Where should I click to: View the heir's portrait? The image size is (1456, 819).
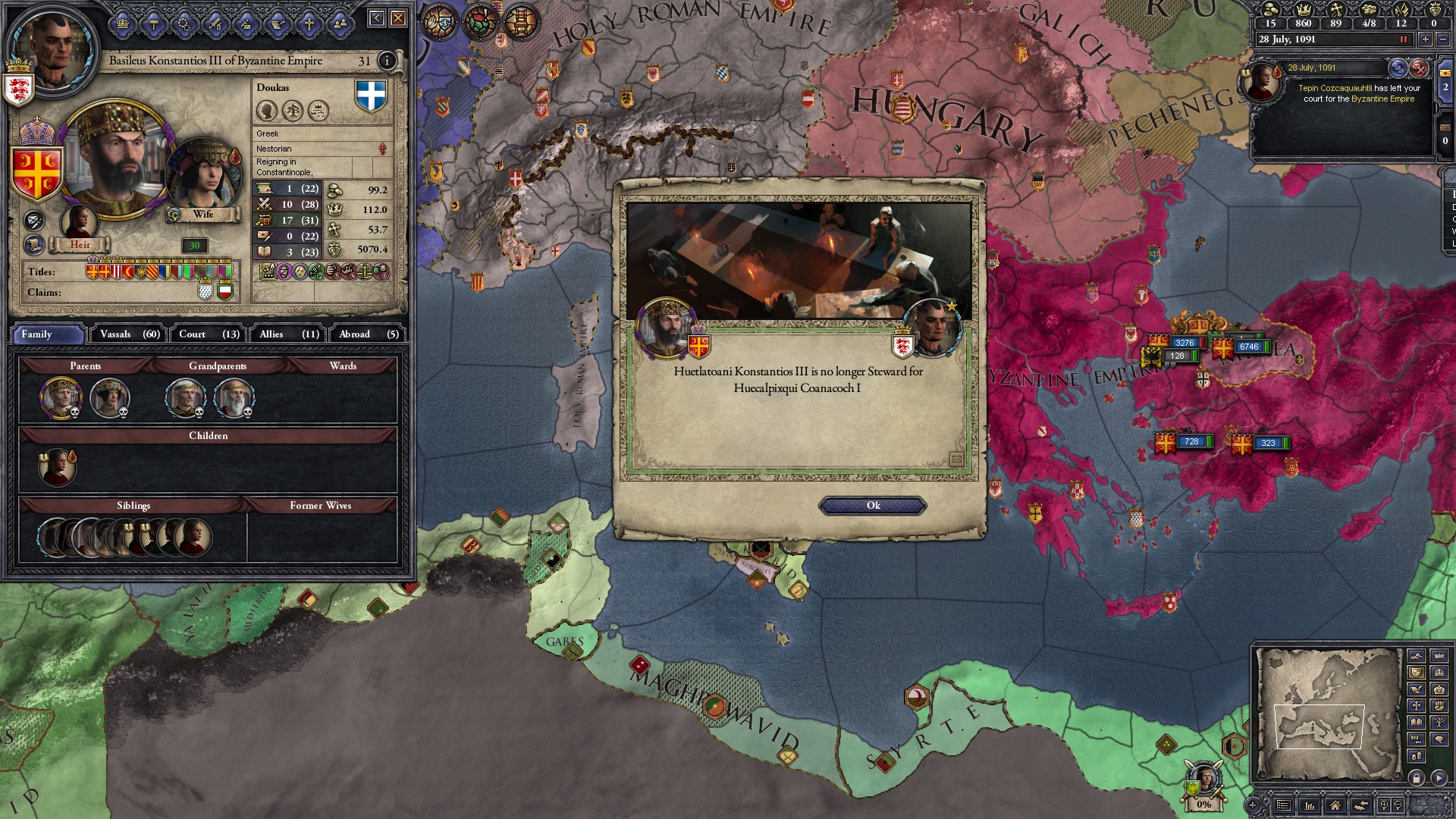pos(79,222)
